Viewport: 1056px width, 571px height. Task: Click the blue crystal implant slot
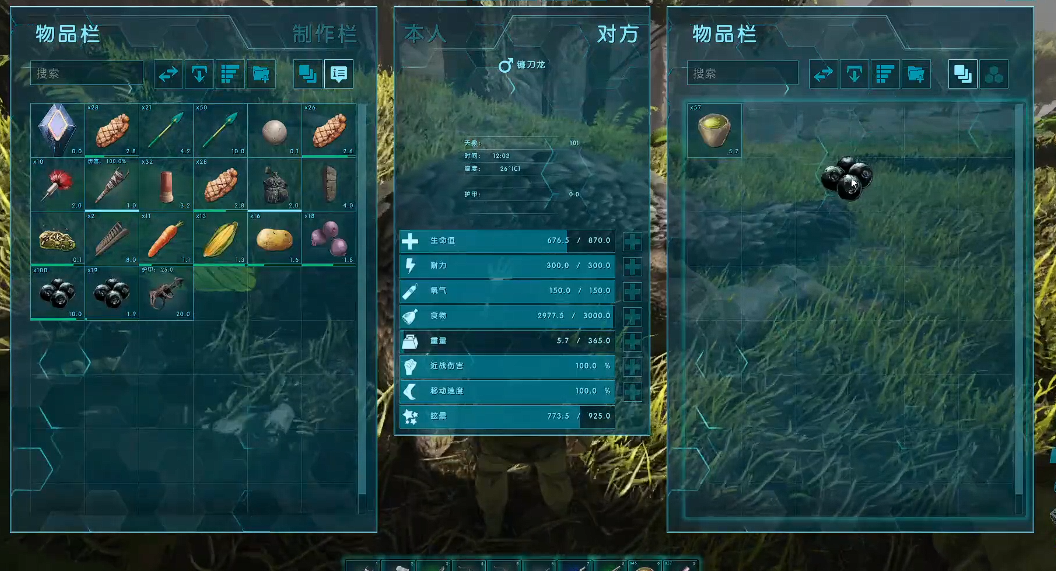coord(57,130)
